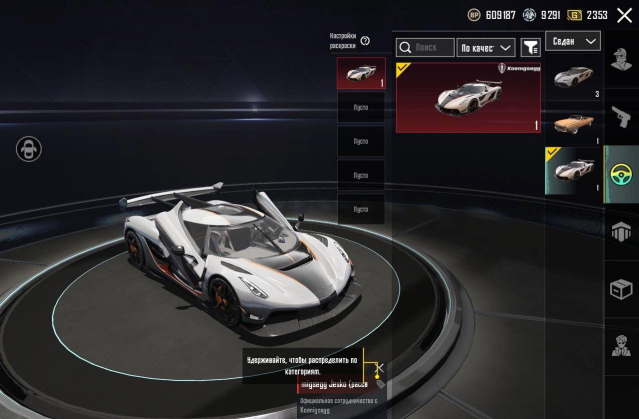
Task: Switch to the parachute tab
Action: tap(621, 231)
